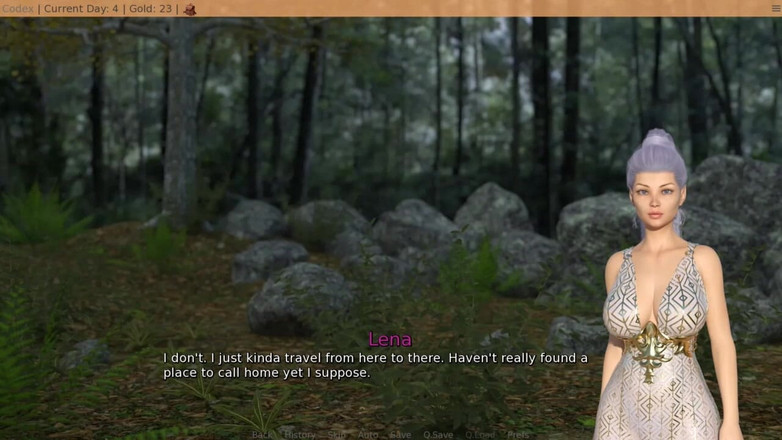Open the Save screen
This screenshot has height=440, width=782.
400,435
